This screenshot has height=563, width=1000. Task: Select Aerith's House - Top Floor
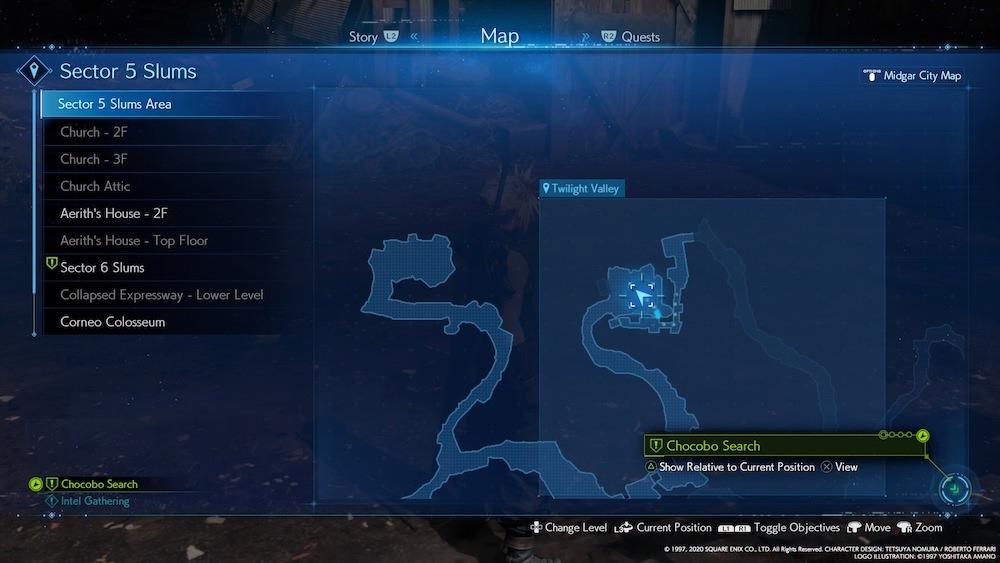[x=133, y=240]
